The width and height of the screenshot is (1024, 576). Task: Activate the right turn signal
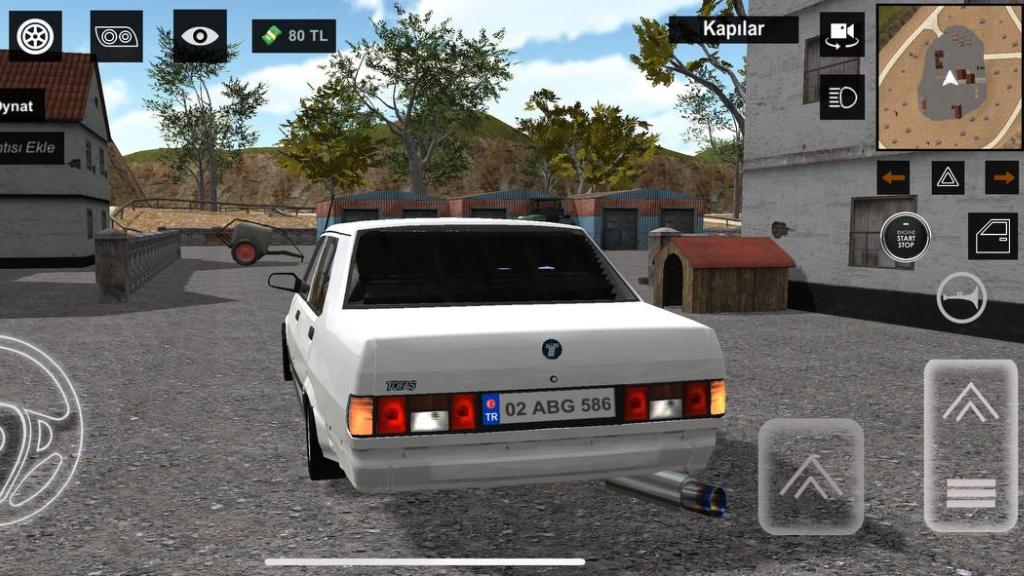[x=1001, y=178]
